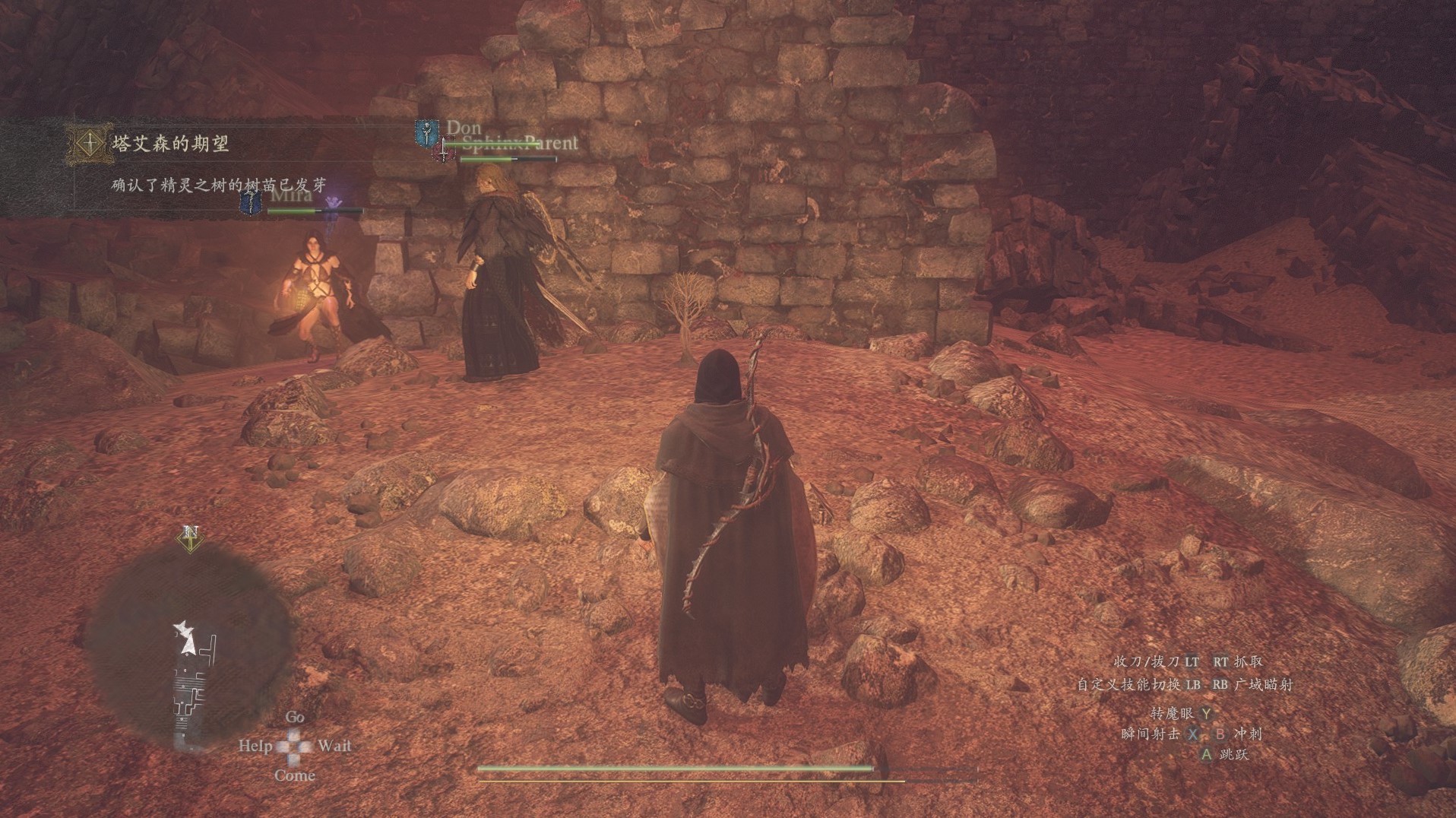
Task: Click the white player arrow on the minimap
Action: click(x=185, y=639)
